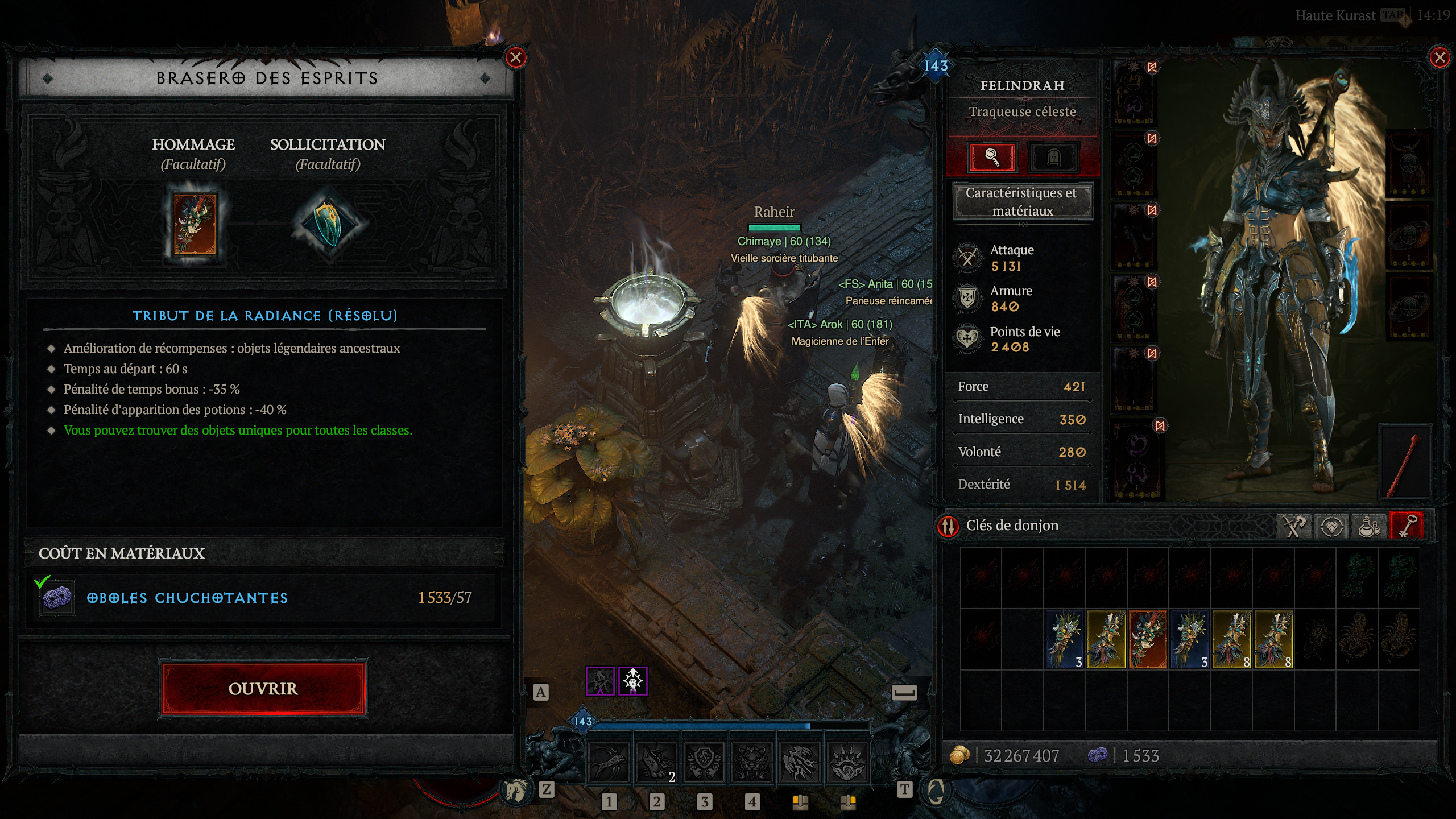Click the horse mount icon
Image resolution: width=1456 pixels, height=819 pixels.
click(515, 791)
